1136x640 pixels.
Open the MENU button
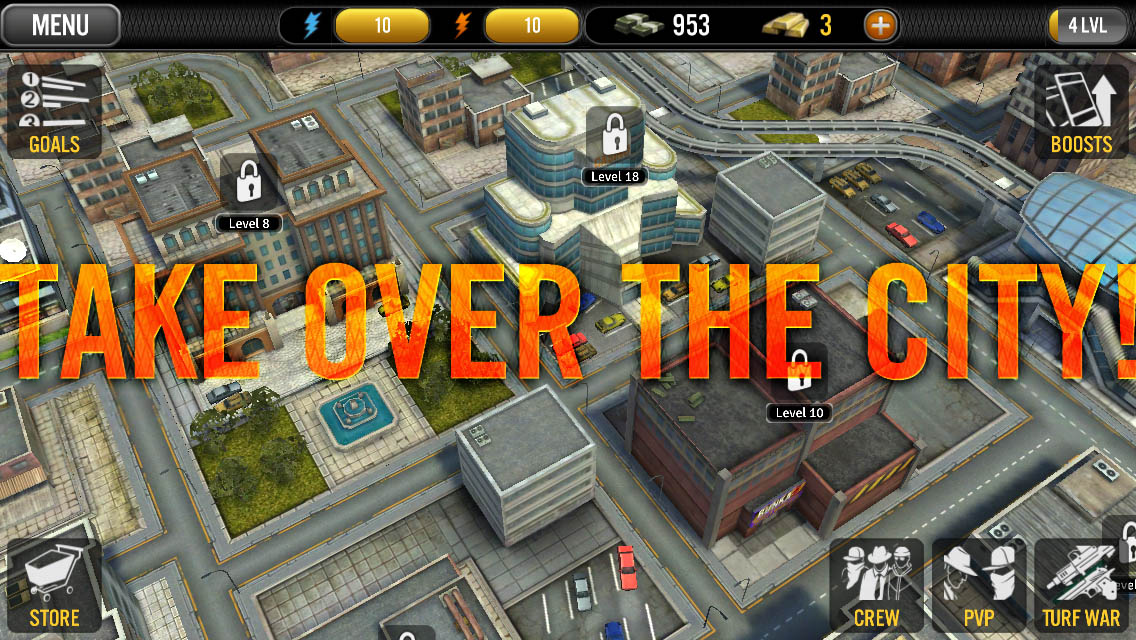coord(60,25)
